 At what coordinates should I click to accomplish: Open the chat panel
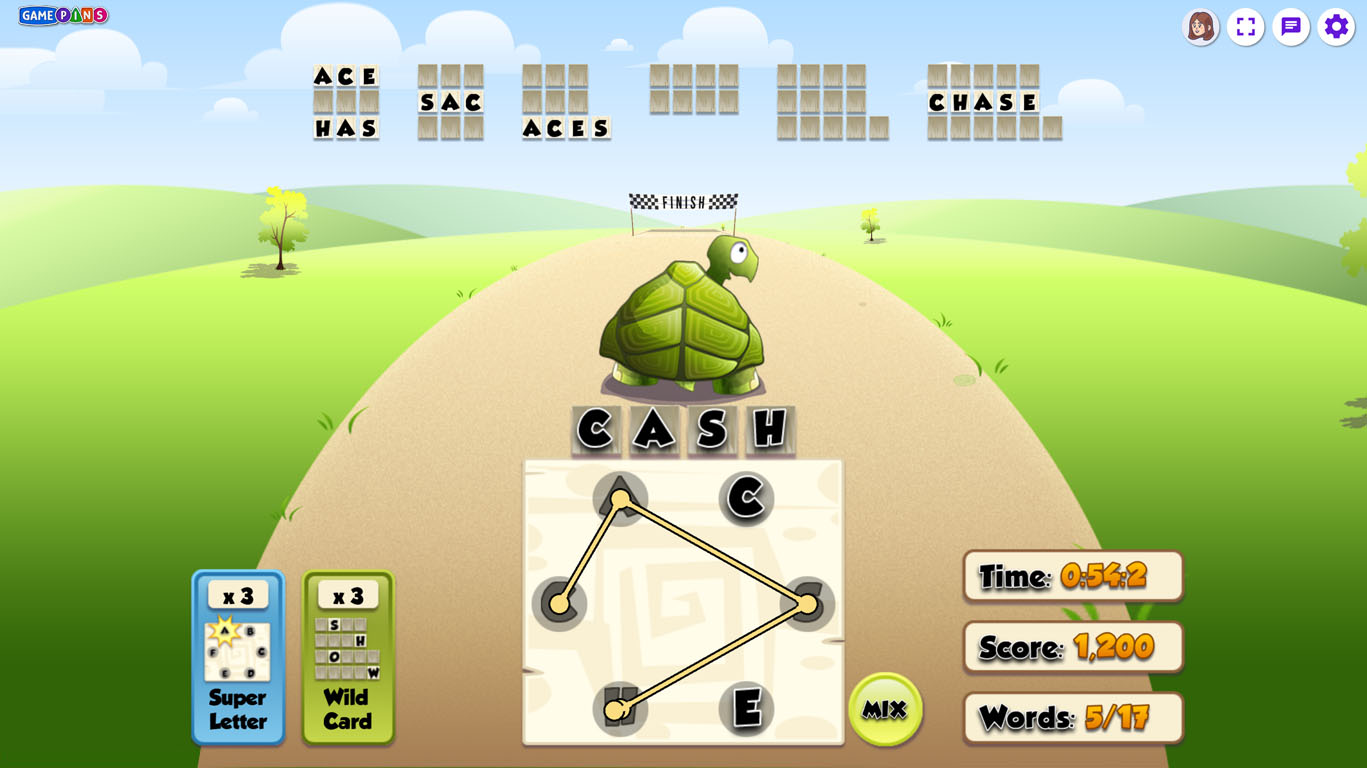(1291, 27)
